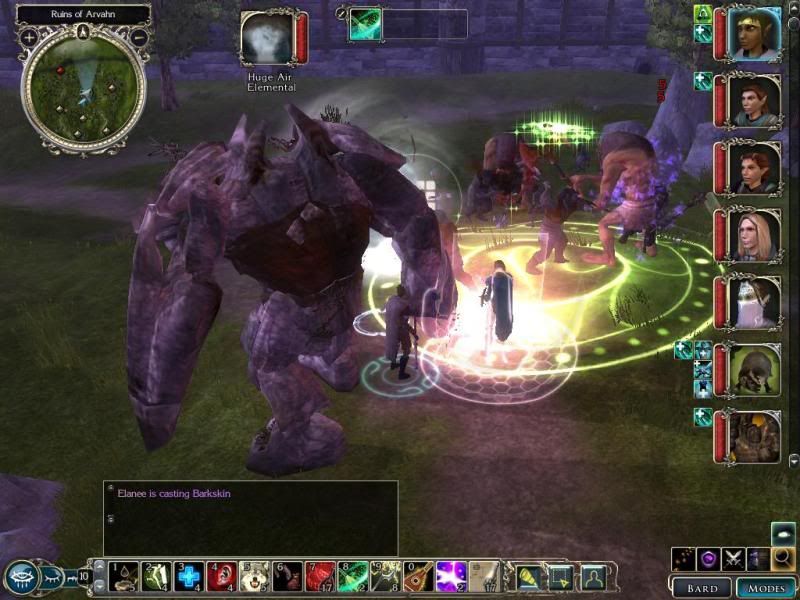The height and width of the screenshot is (600, 800).
Task: Activate the wolf head hotbar slot
Action: click(x=255, y=576)
